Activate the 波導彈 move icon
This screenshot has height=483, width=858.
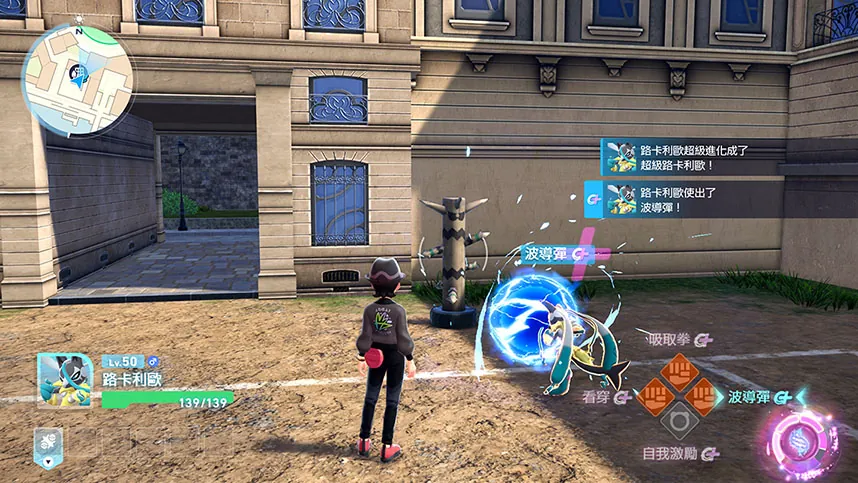tap(705, 396)
